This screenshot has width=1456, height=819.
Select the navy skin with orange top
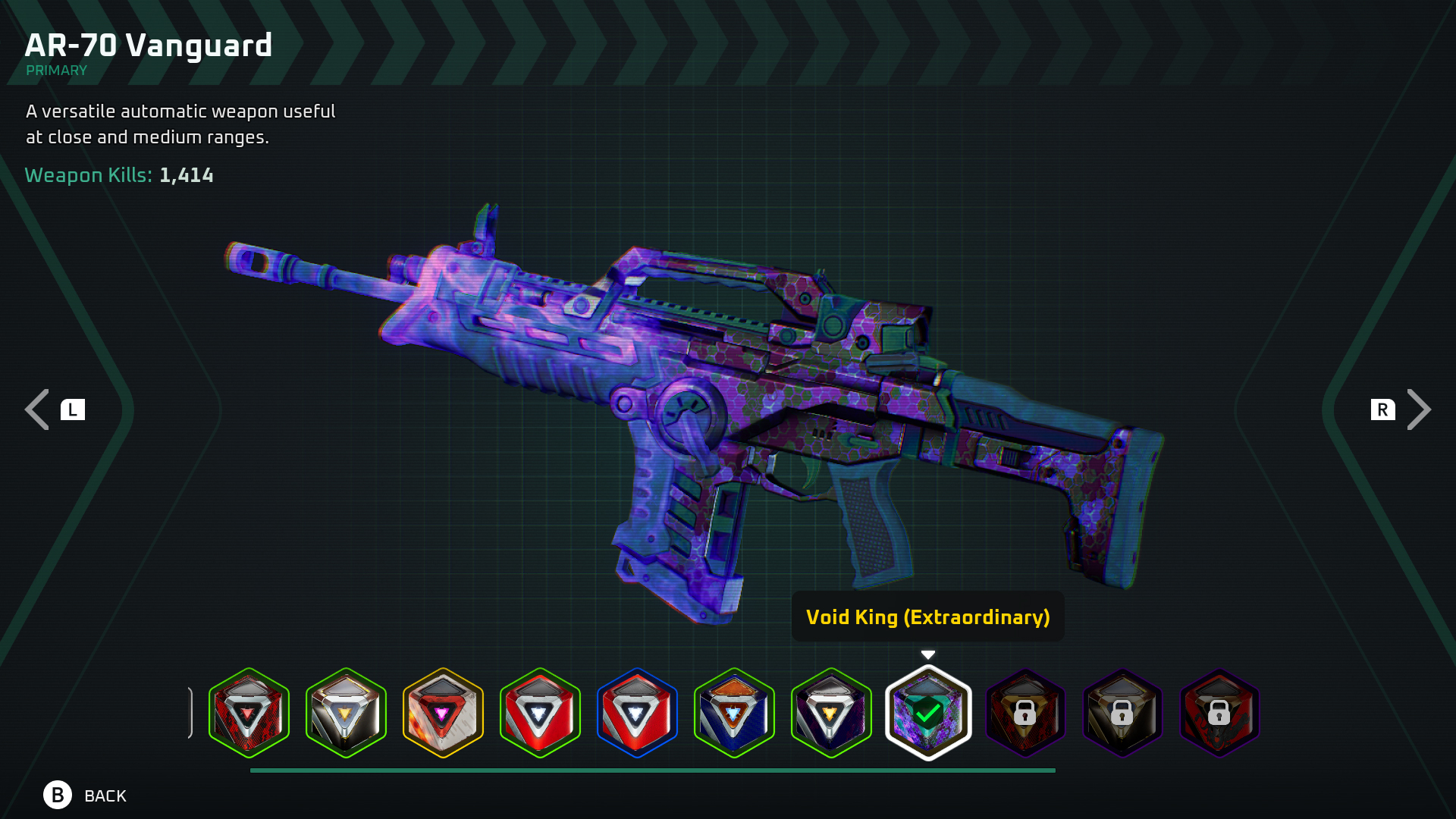pos(735,713)
